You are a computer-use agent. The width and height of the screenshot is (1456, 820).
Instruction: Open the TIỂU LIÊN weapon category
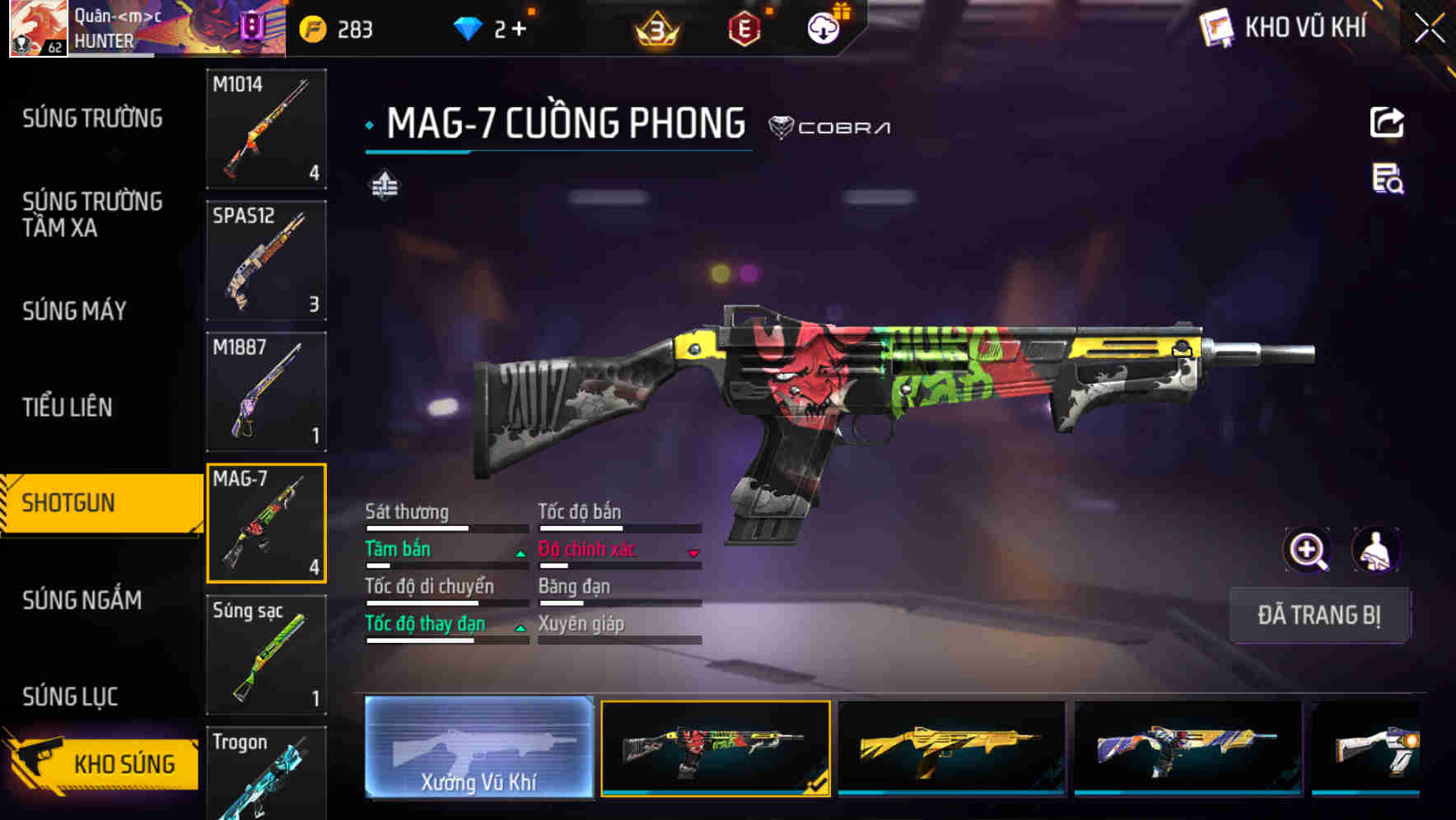coord(69,408)
